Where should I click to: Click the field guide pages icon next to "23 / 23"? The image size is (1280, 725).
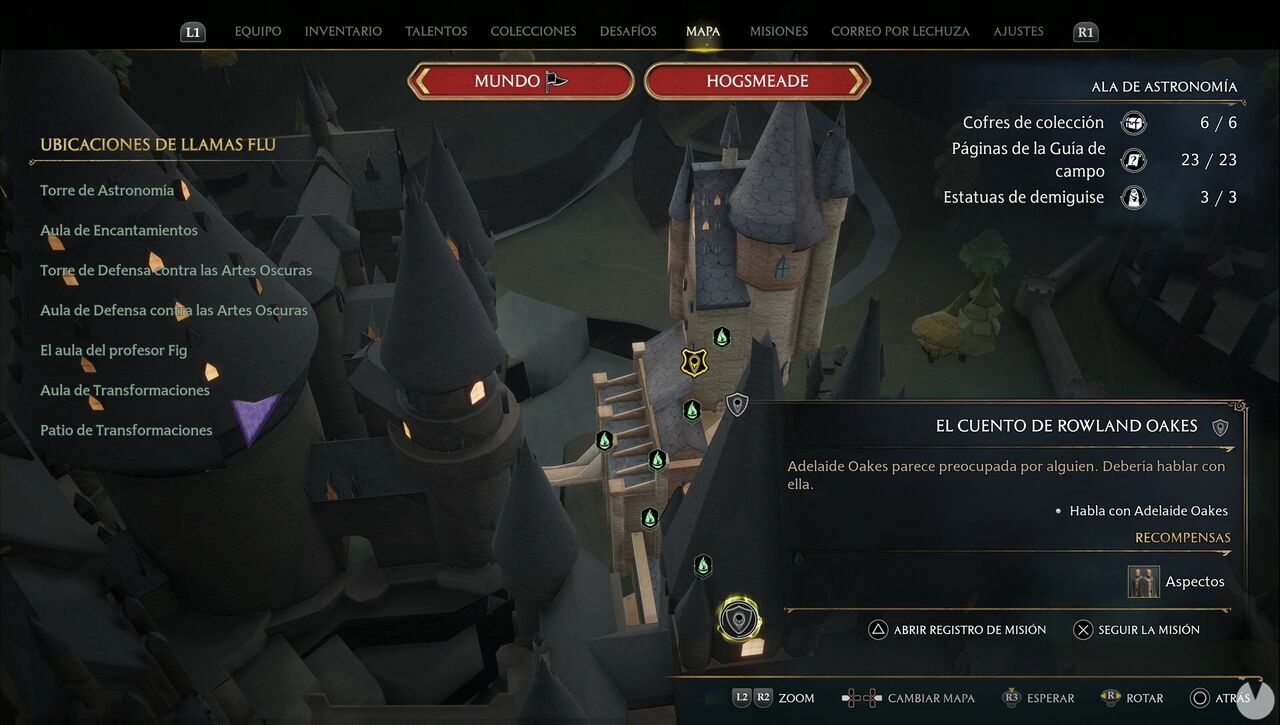1132,159
